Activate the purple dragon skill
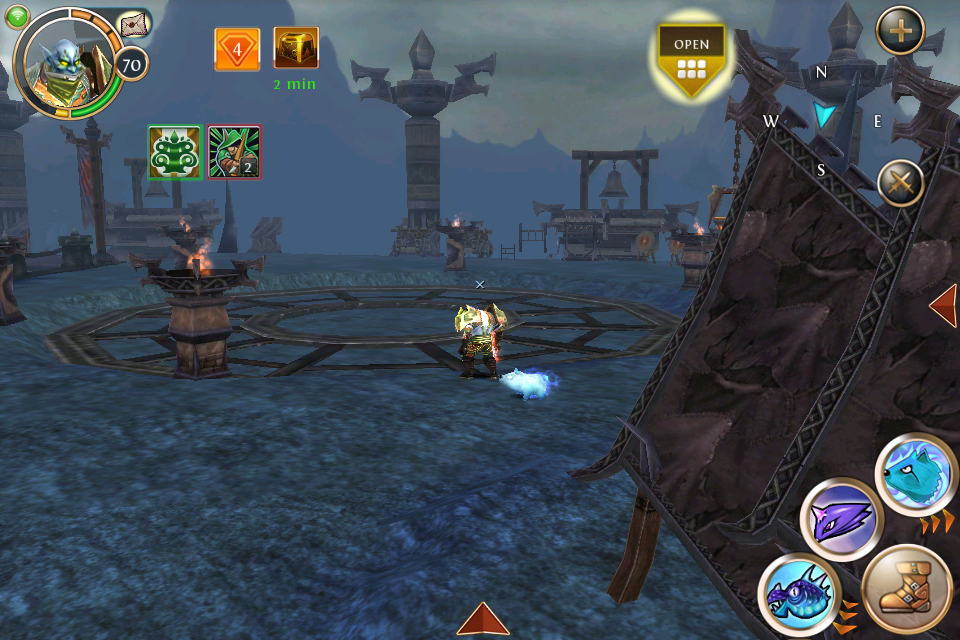This screenshot has width=960, height=640. pyautogui.click(x=841, y=520)
